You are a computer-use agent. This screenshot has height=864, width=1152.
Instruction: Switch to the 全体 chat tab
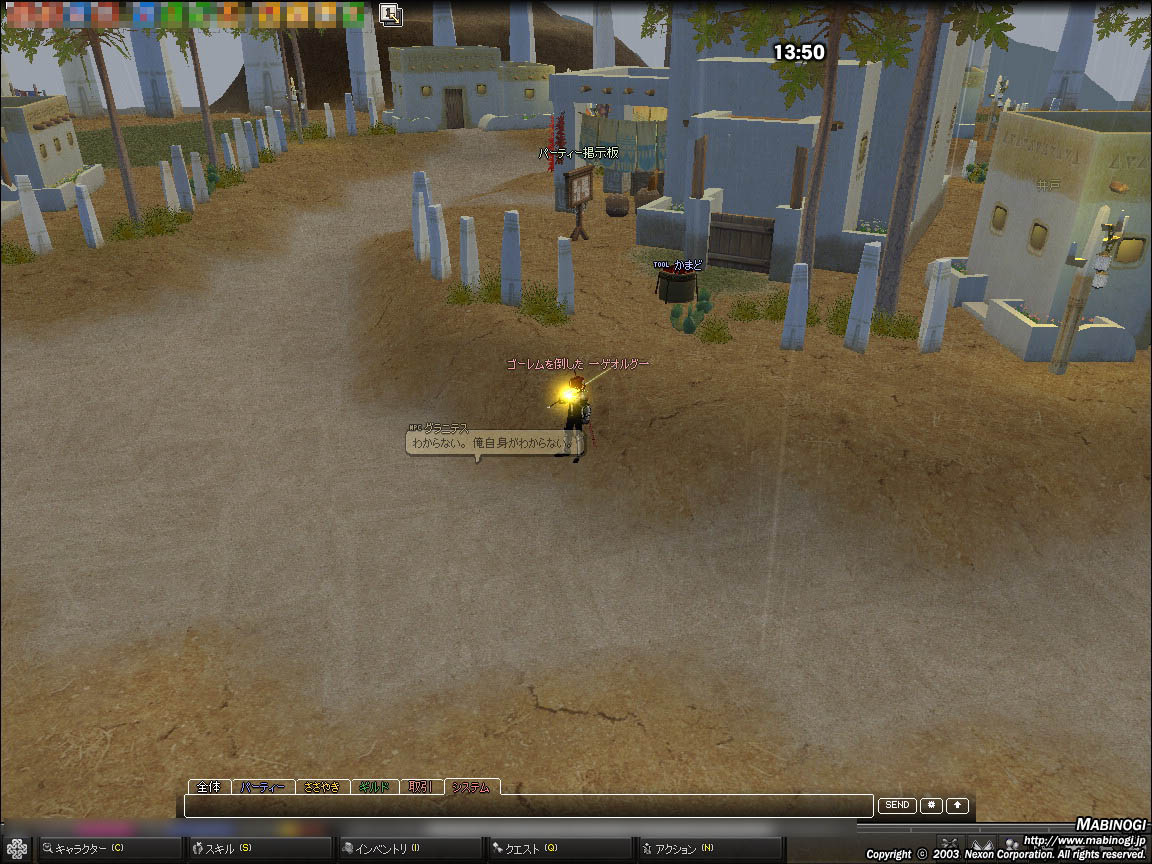[x=208, y=787]
